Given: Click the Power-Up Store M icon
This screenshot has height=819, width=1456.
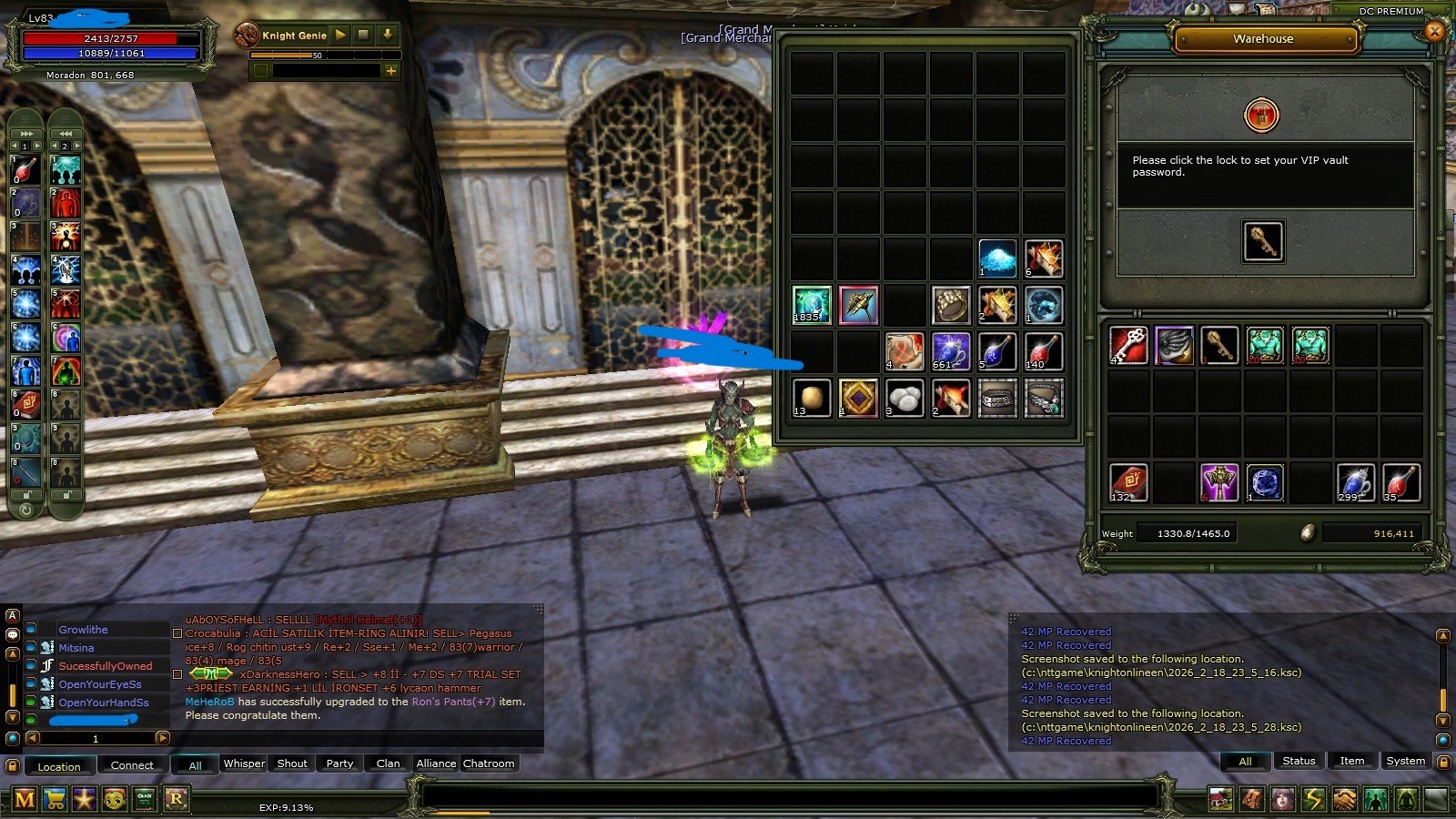Looking at the screenshot, I should (x=26, y=798).
